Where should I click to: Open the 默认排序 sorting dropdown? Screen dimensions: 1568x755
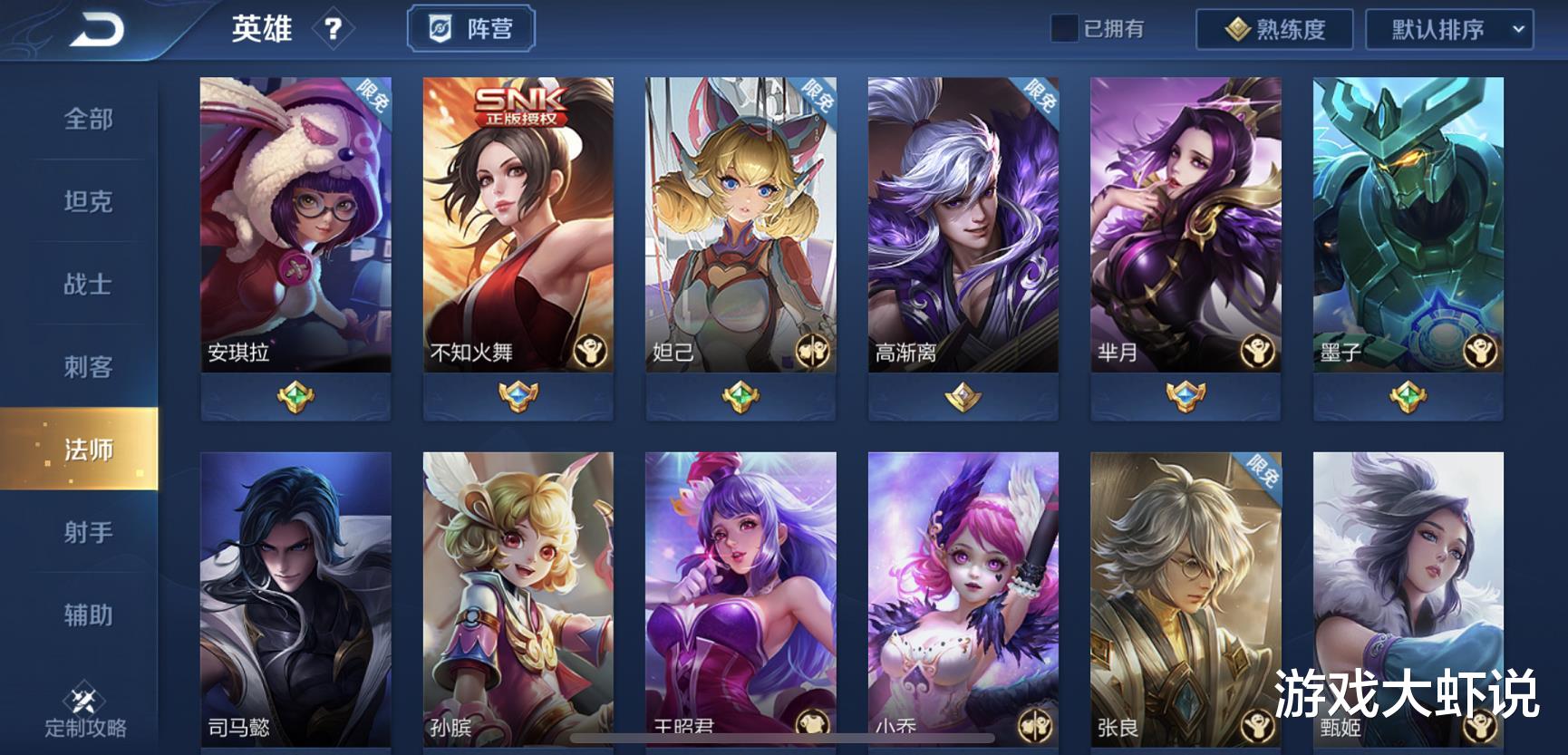(x=1447, y=28)
